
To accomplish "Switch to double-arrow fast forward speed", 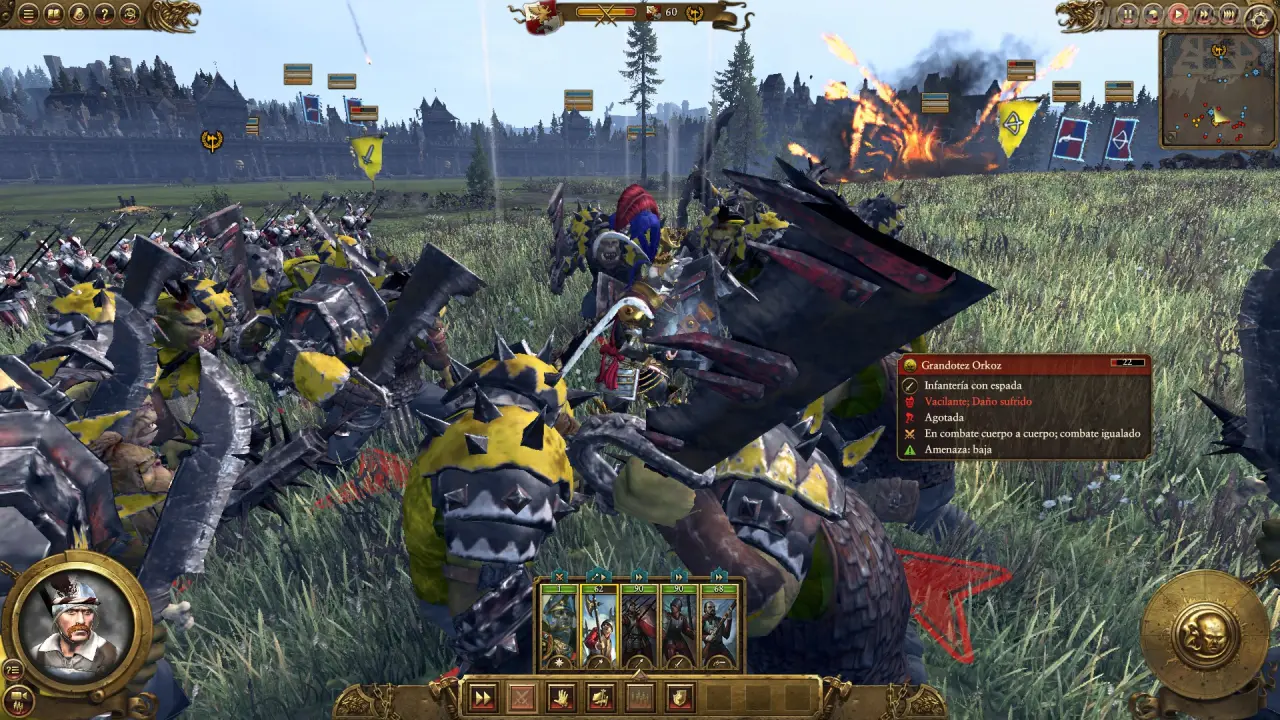I will [1203, 14].
